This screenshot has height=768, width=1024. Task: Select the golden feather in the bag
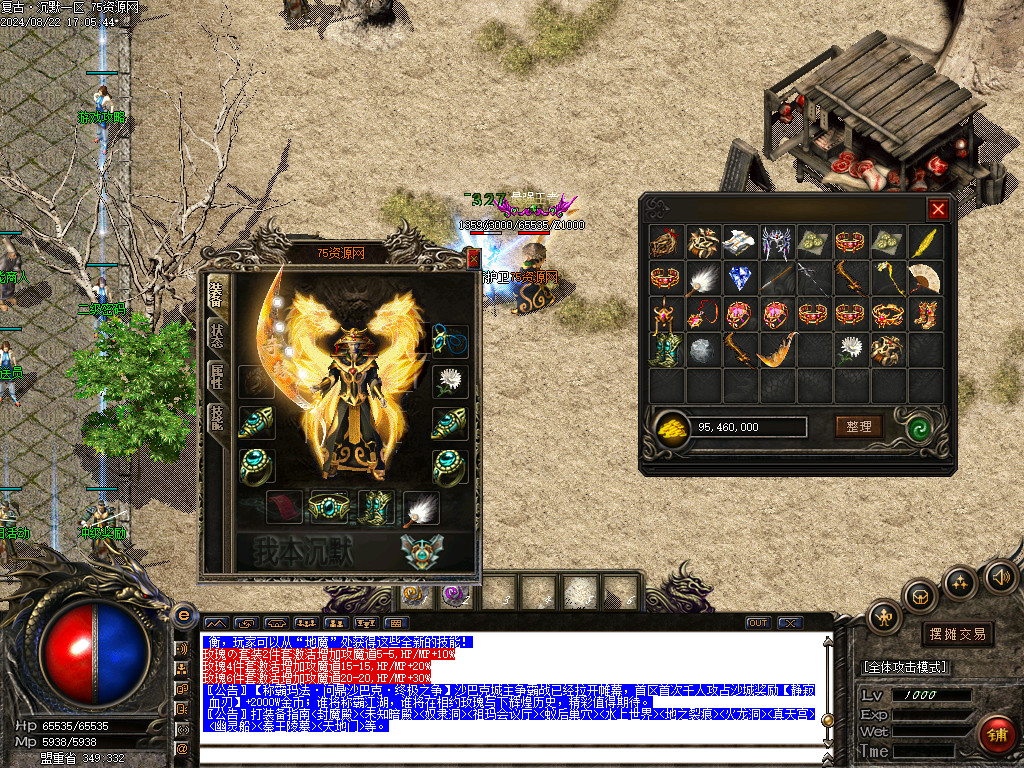[x=924, y=241]
